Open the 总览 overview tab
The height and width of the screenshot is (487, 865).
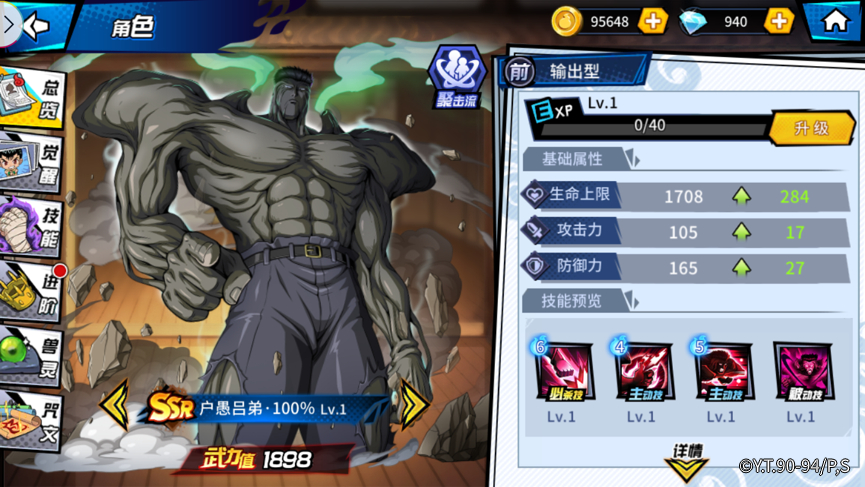pos(32,98)
